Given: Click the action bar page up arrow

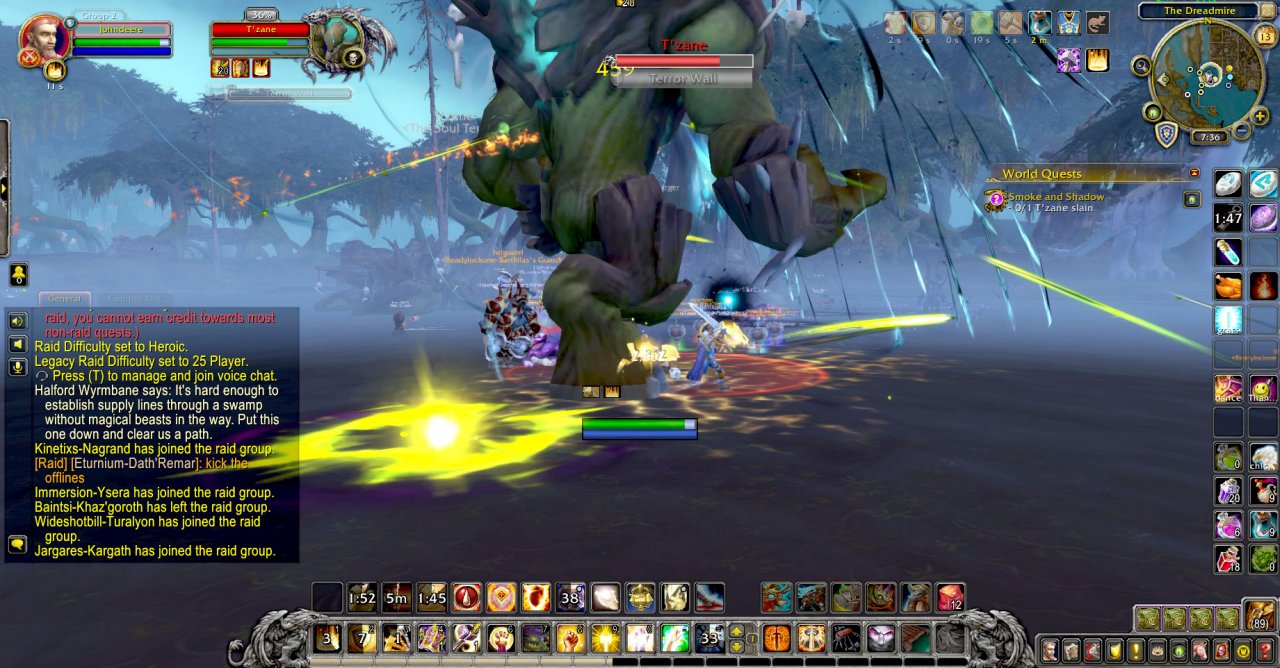Looking at the screenshot, I should [x=738, y=631].
